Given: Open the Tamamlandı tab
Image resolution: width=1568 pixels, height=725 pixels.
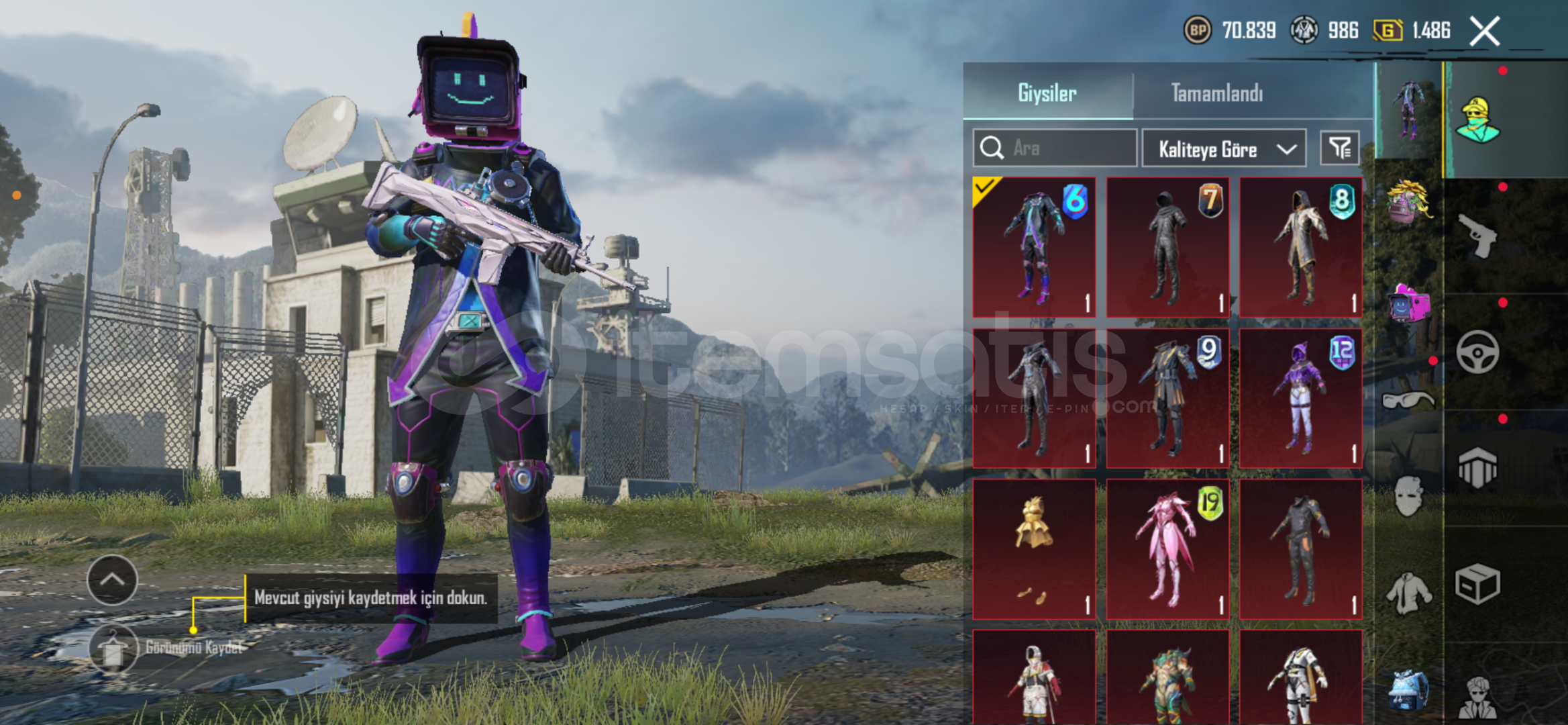Looking at the screenshot, I should (x=1216, y=93).
